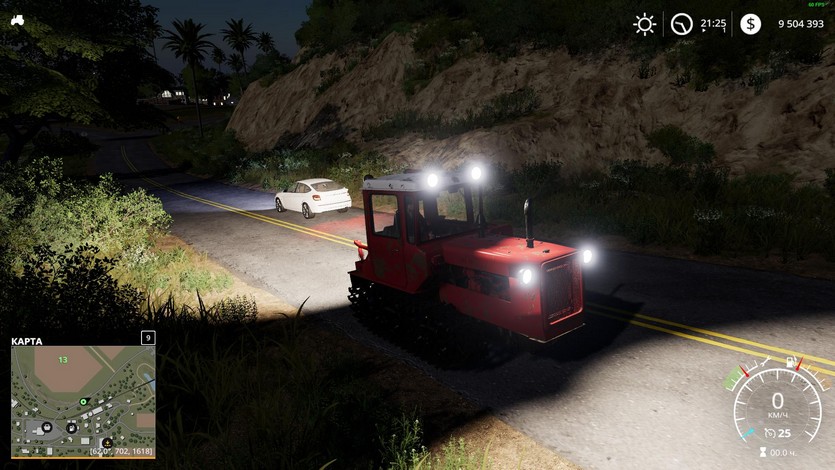Click field number 13 on the minimap
This screenshot has height=470, width=835.
pos(63,360)
